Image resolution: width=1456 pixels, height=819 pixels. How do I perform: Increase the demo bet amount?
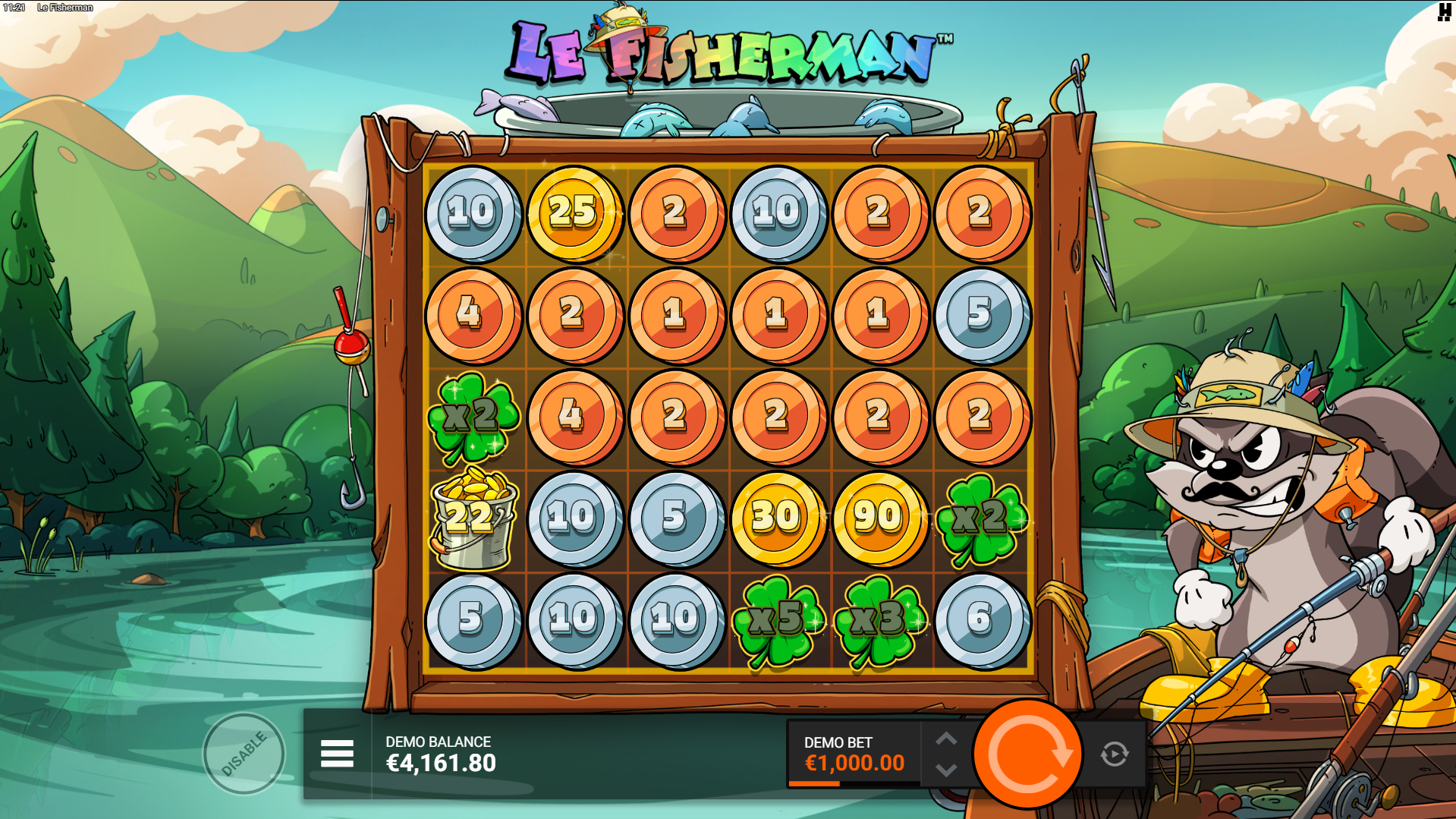pos(945,739)
